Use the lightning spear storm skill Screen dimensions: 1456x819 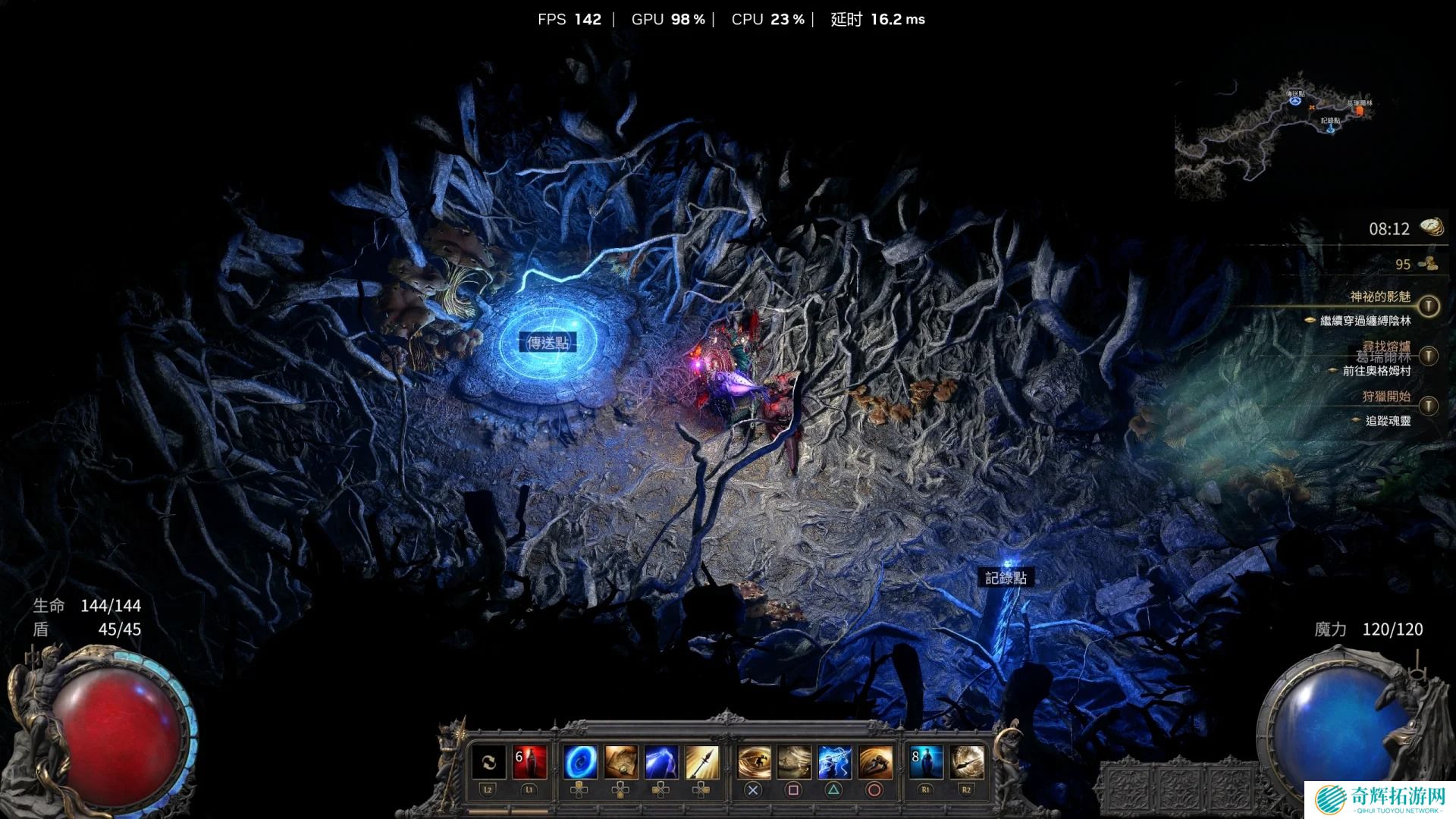pos(834,763)
